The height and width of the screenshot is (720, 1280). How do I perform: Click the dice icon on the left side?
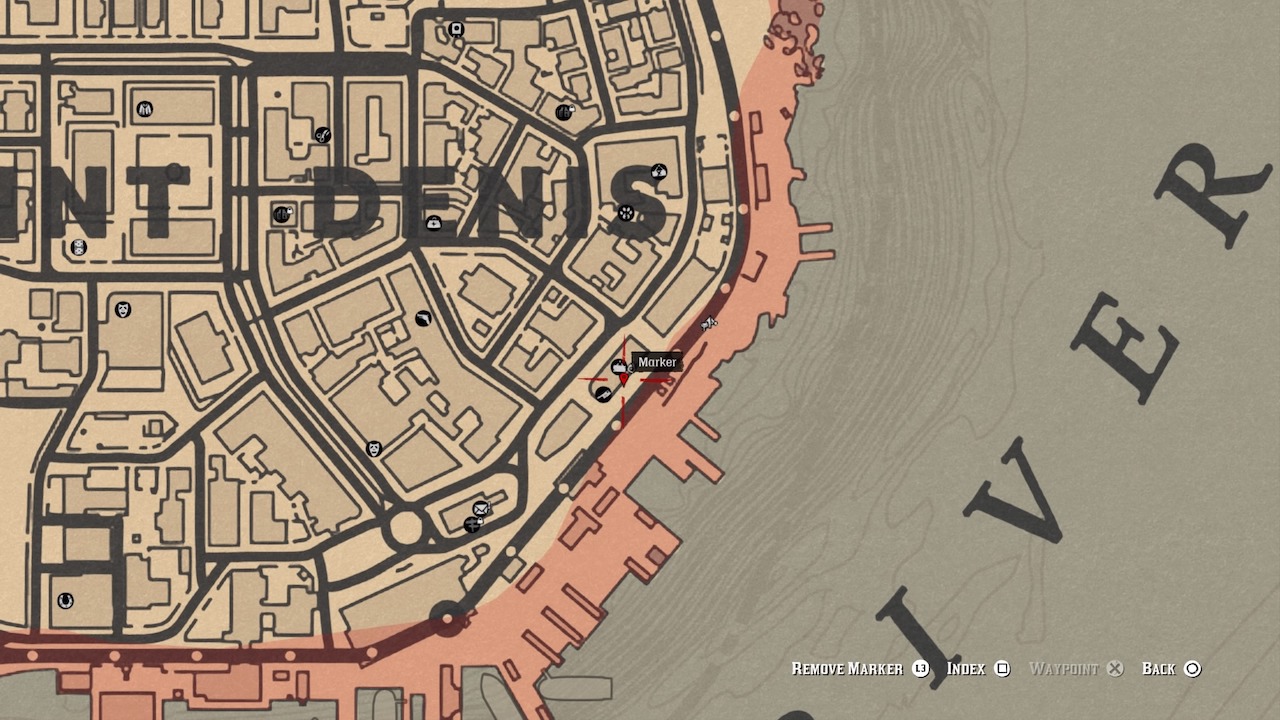tap(78, 248)
